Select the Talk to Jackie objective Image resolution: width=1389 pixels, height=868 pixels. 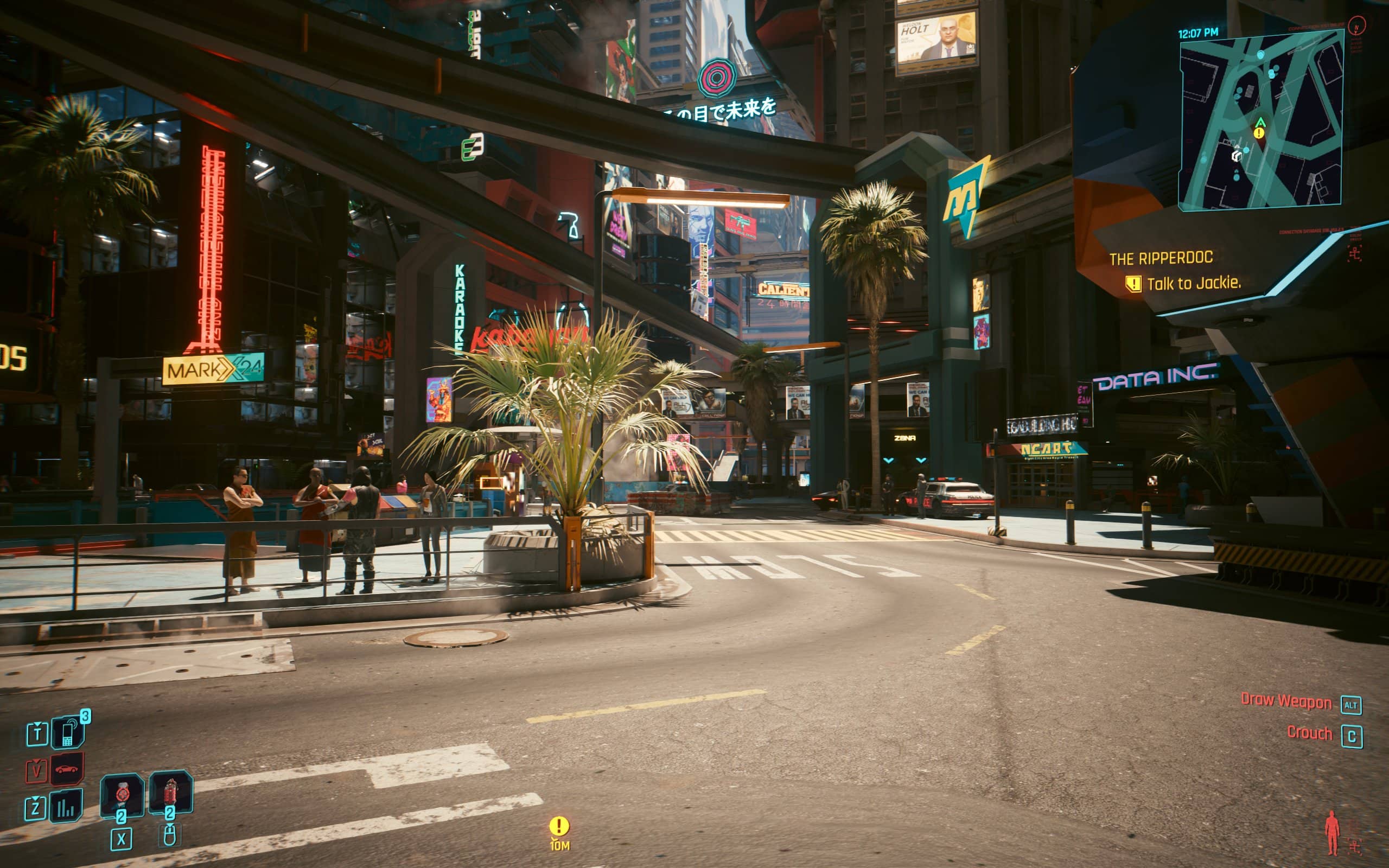click(1193, 283)
